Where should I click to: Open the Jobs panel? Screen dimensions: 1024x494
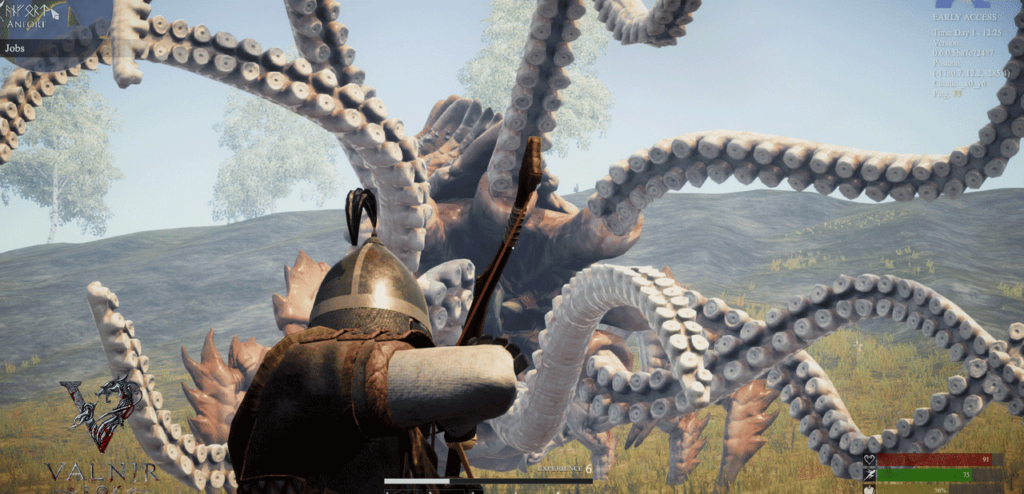[x=16, y=46]
